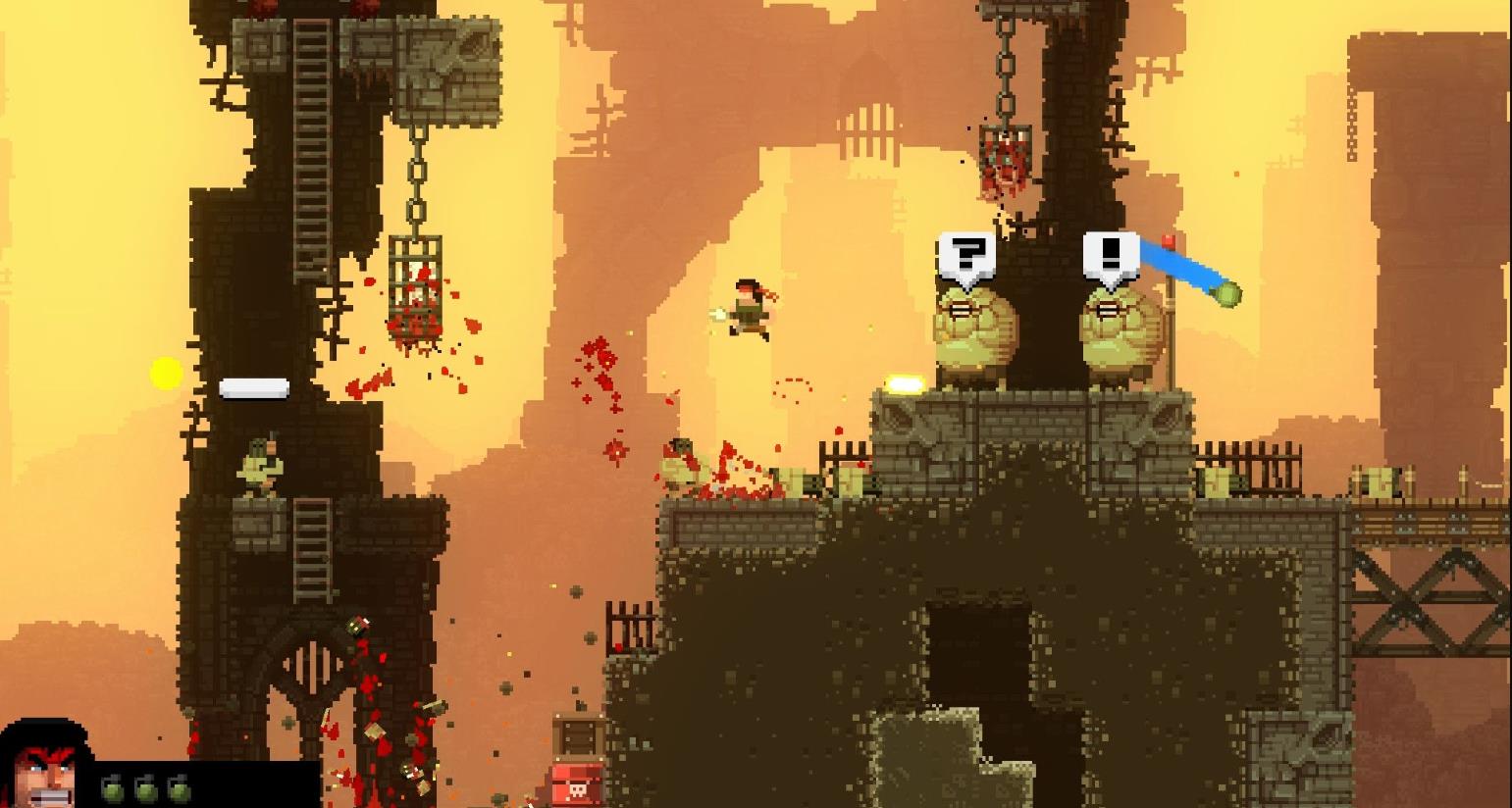Click the first grenade icon in the HUD
This screenshot has width=1512, height=808.
(114, 789)
